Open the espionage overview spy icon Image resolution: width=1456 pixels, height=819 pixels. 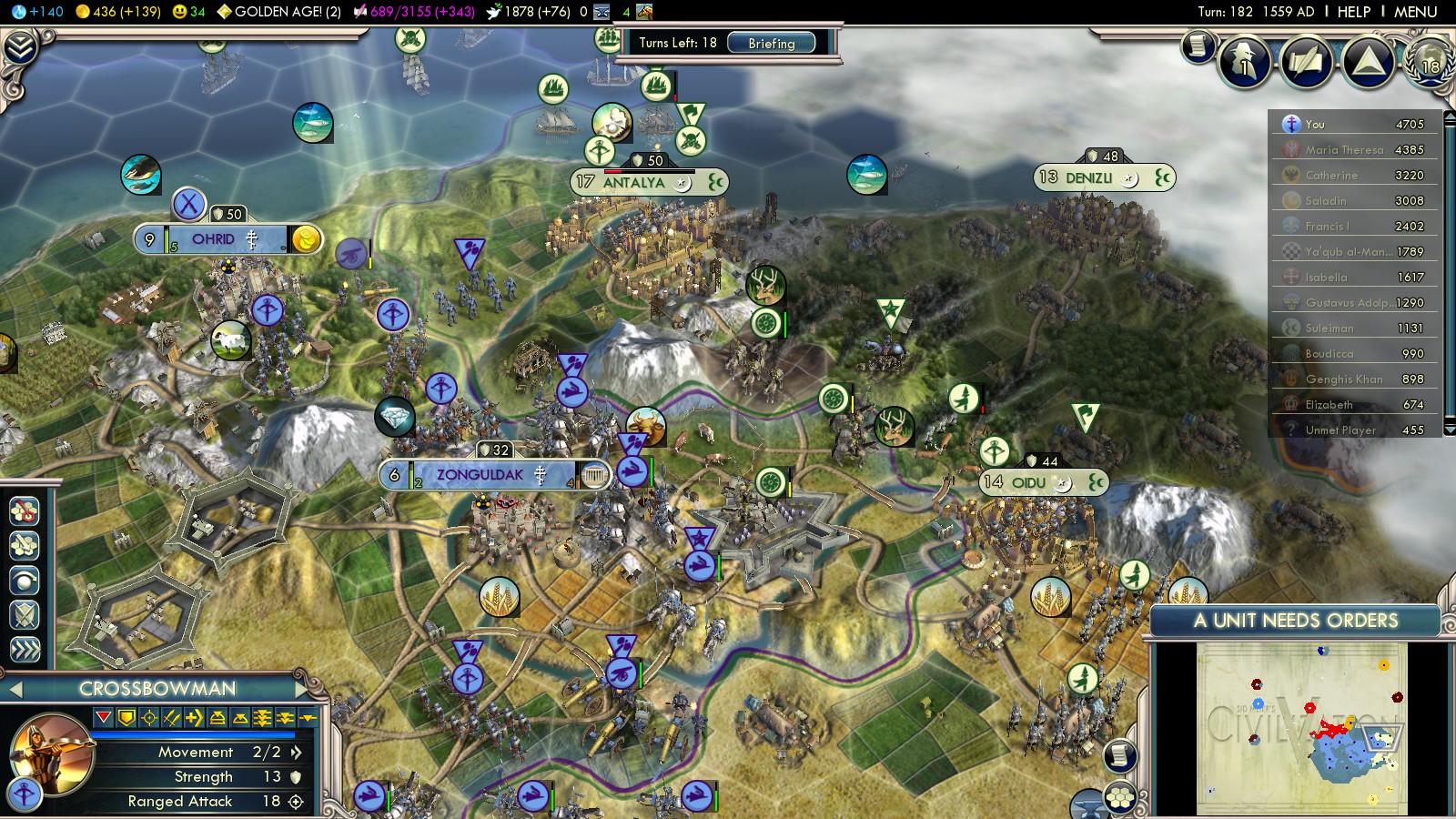1244,61
